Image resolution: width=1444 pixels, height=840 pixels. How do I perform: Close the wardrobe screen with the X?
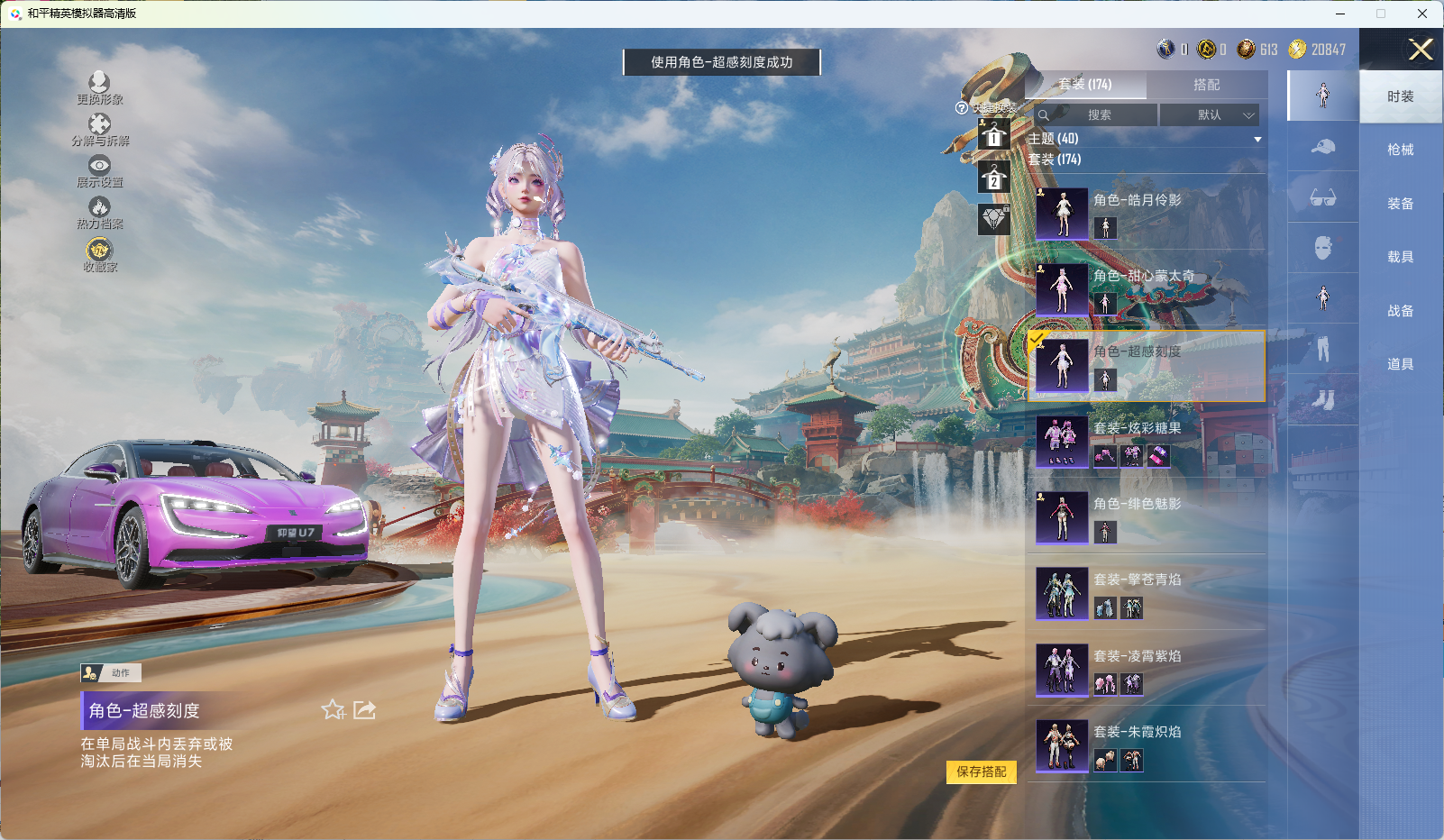1420,50
